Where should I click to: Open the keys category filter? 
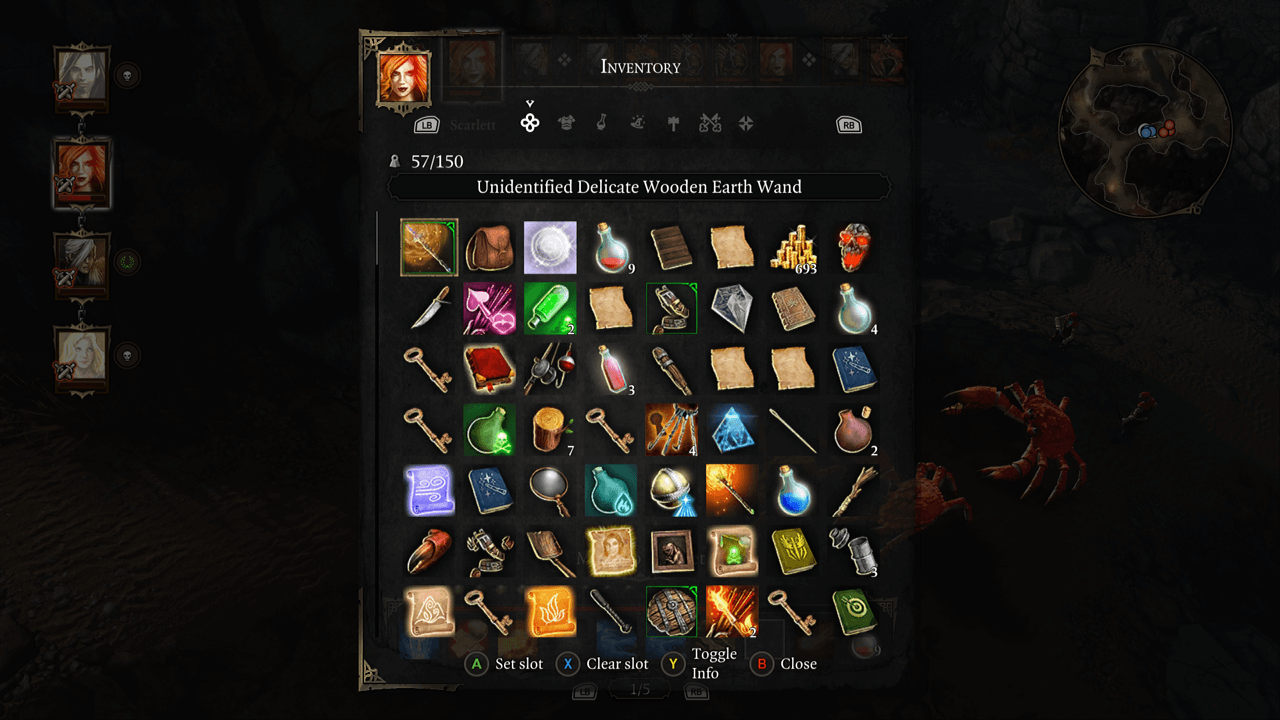click(708, 123)
